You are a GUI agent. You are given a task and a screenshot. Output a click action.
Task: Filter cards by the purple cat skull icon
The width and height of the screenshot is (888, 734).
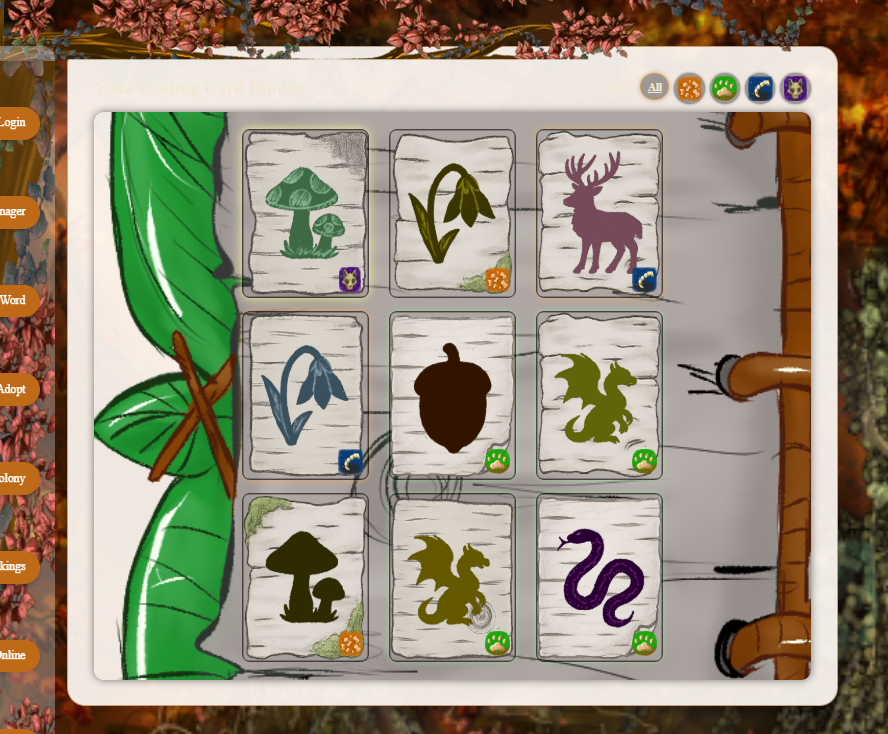coord(795,88)
